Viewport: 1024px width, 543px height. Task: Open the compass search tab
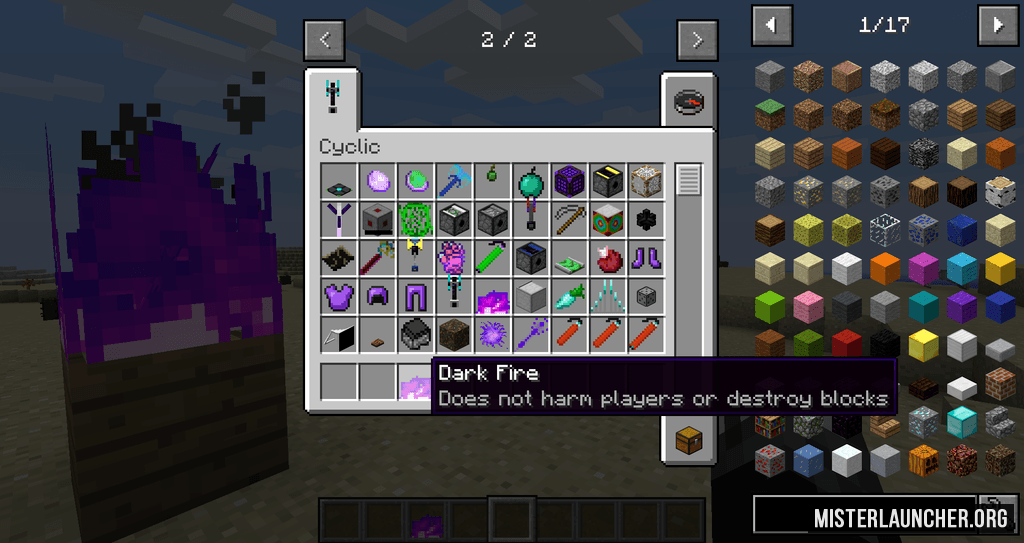tap(688, 100)
